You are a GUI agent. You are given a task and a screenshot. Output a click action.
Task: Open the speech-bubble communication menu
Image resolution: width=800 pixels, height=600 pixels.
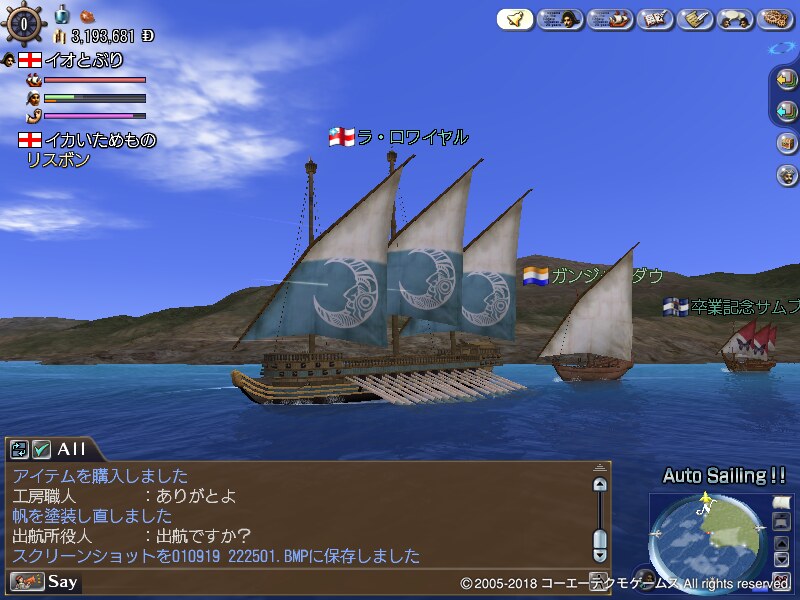click(736, 19)
